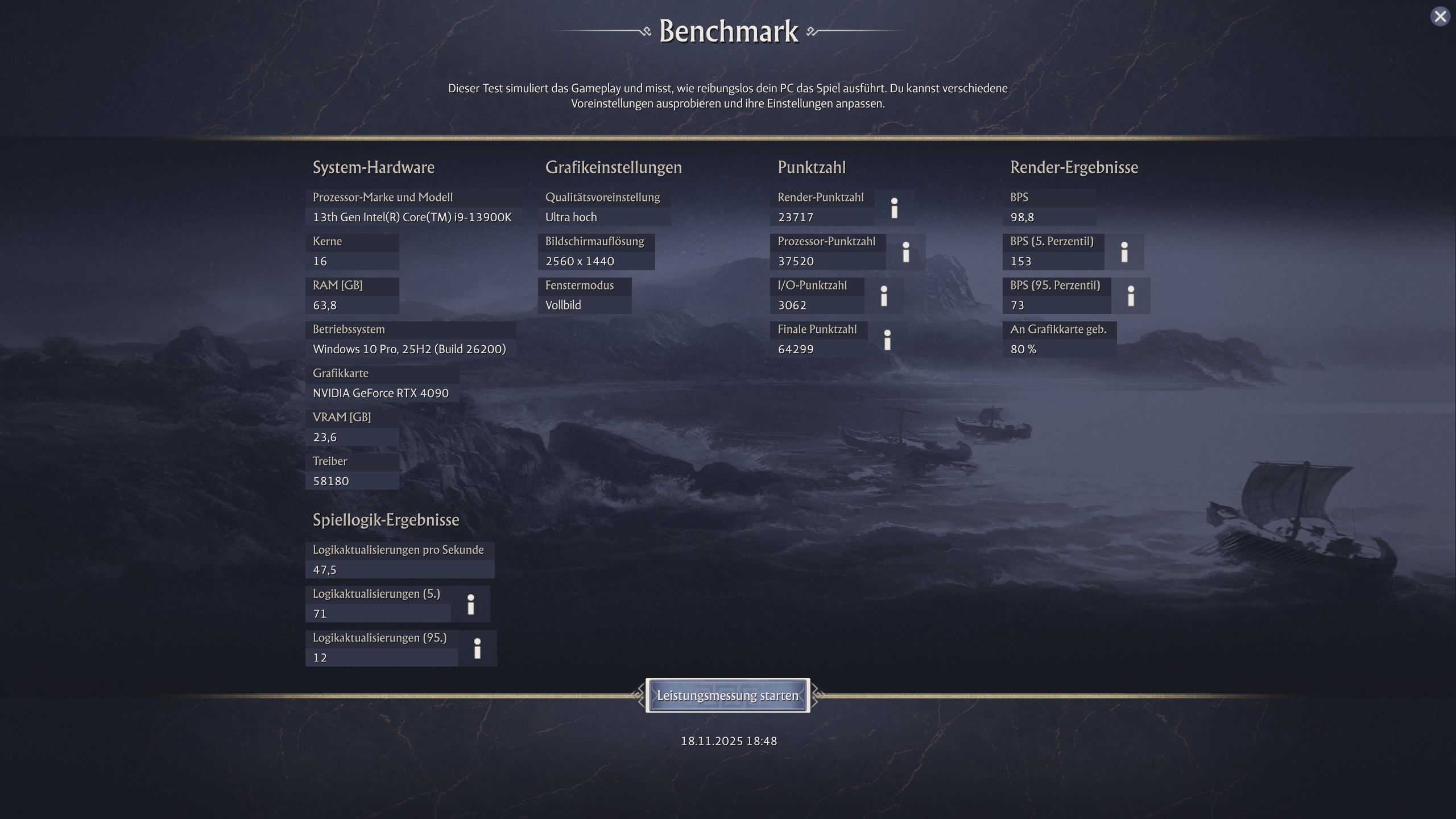Show info for the I/O-Punktzahl score
Viewport: 1456px width, 819px height.
pyautogui.click(x=884, y=295)
